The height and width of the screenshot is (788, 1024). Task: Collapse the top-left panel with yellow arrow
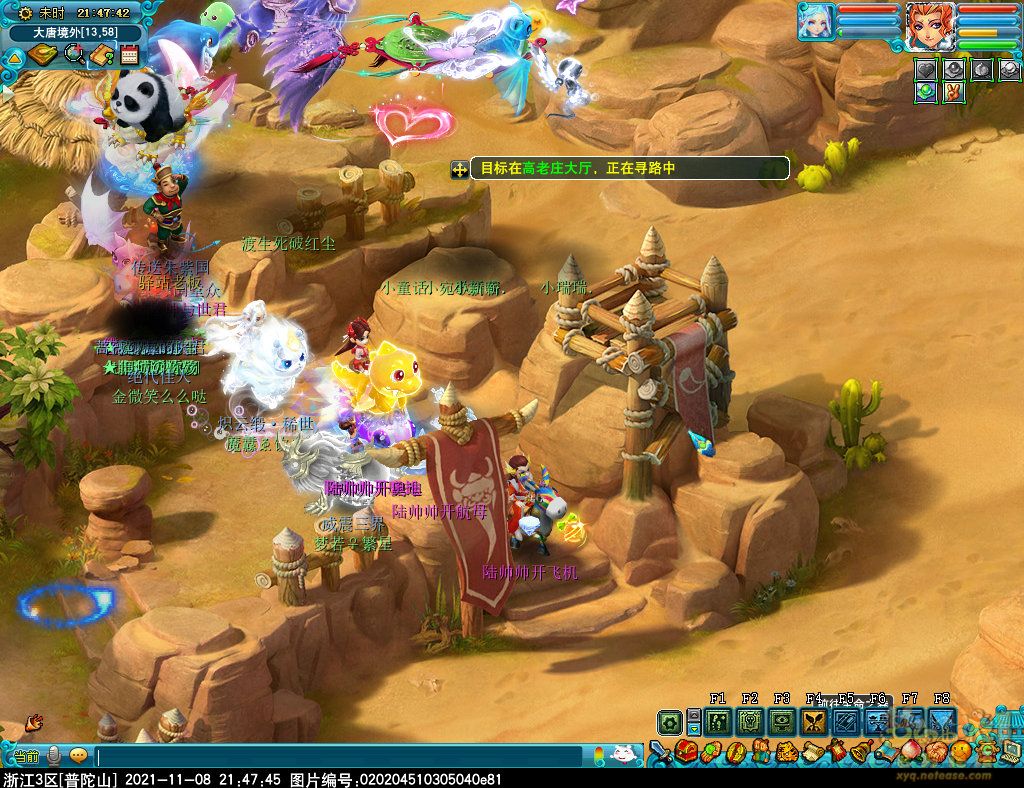pyautogui.click(x=14, y=56)
